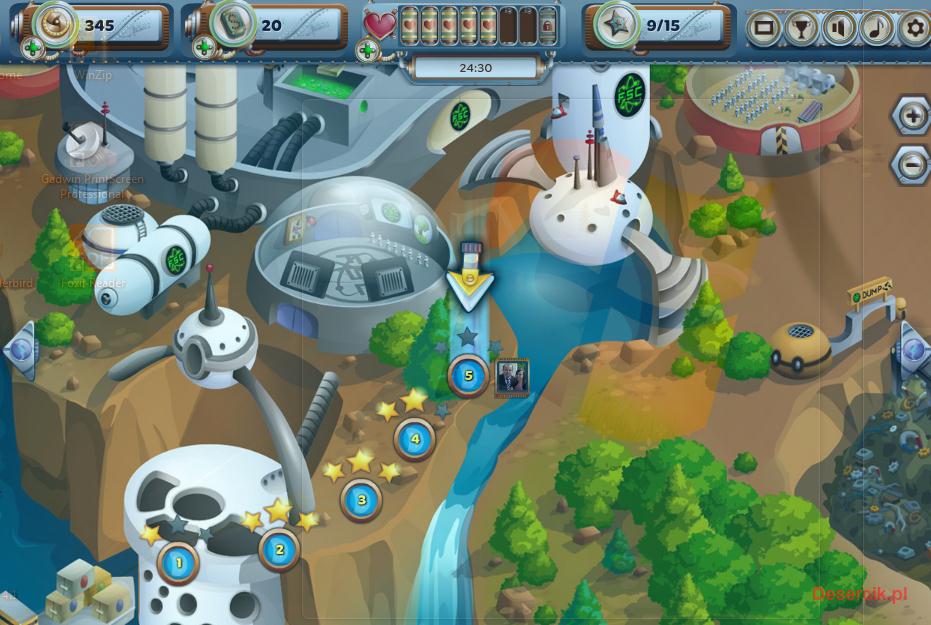Zoom out the map with minus hexagon
Screen dimensions: 931x625
click(912, 163)
